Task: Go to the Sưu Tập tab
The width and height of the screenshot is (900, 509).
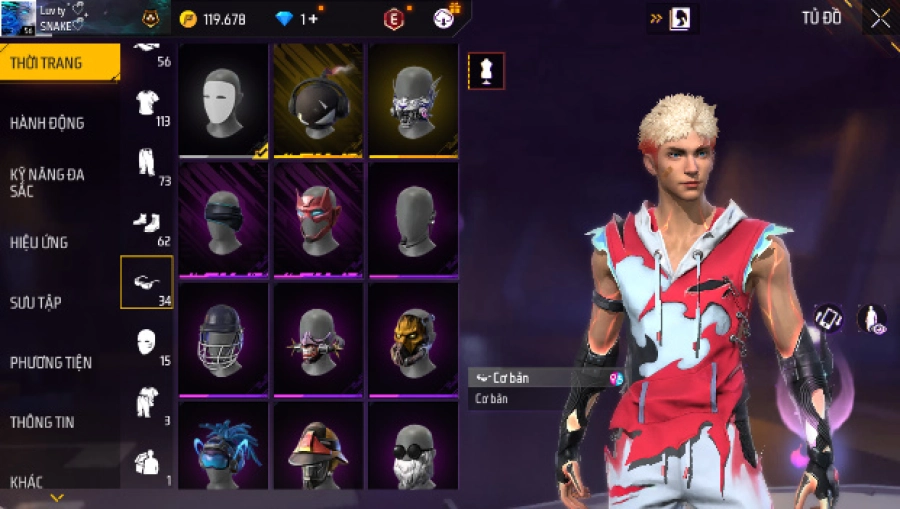Action: (36, 302)
